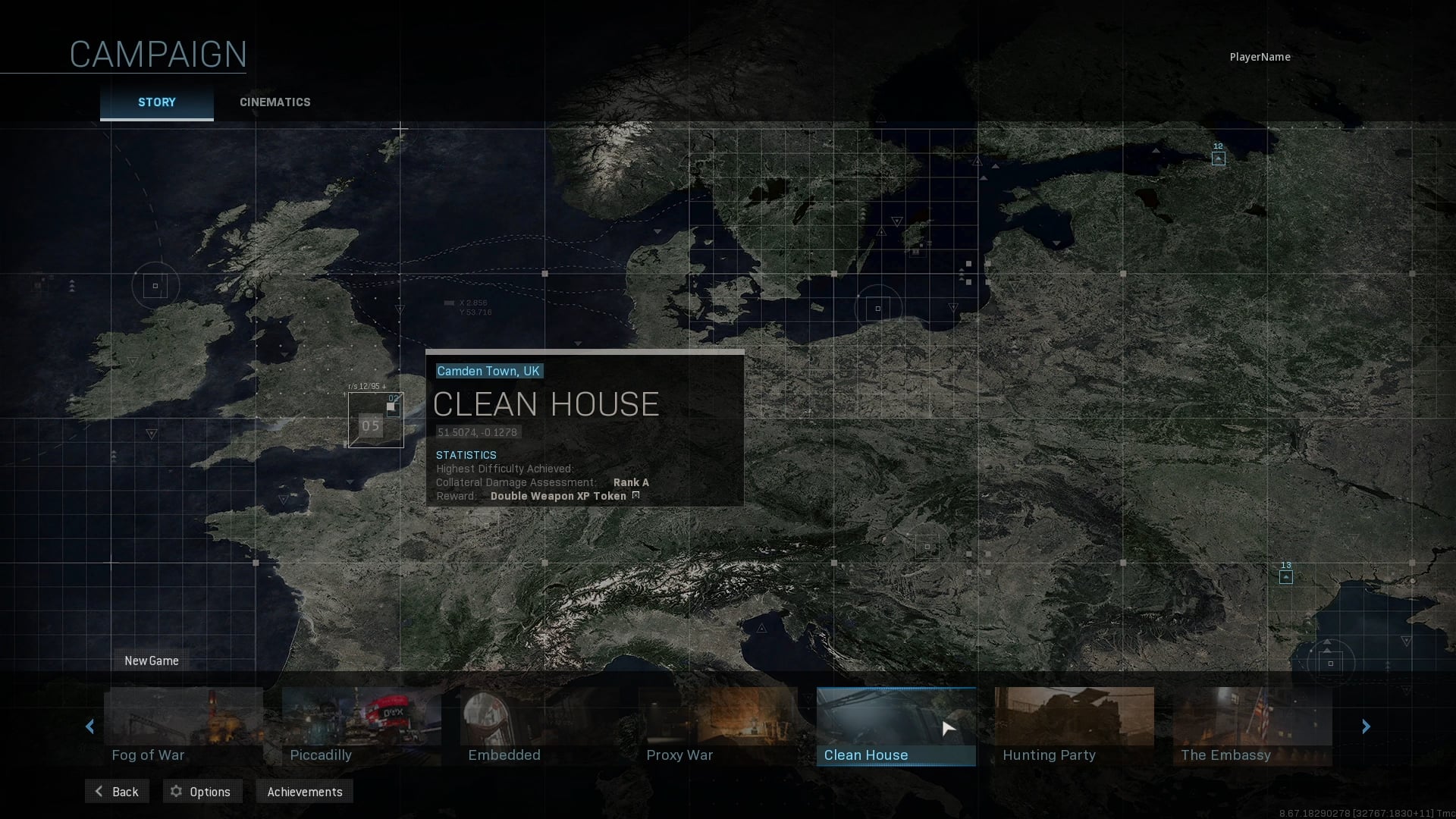Viewport: 1456px width, 819px height.
Task: Pick the Proxy War mission
Action: pyautogui.click(x=717, y=726)
